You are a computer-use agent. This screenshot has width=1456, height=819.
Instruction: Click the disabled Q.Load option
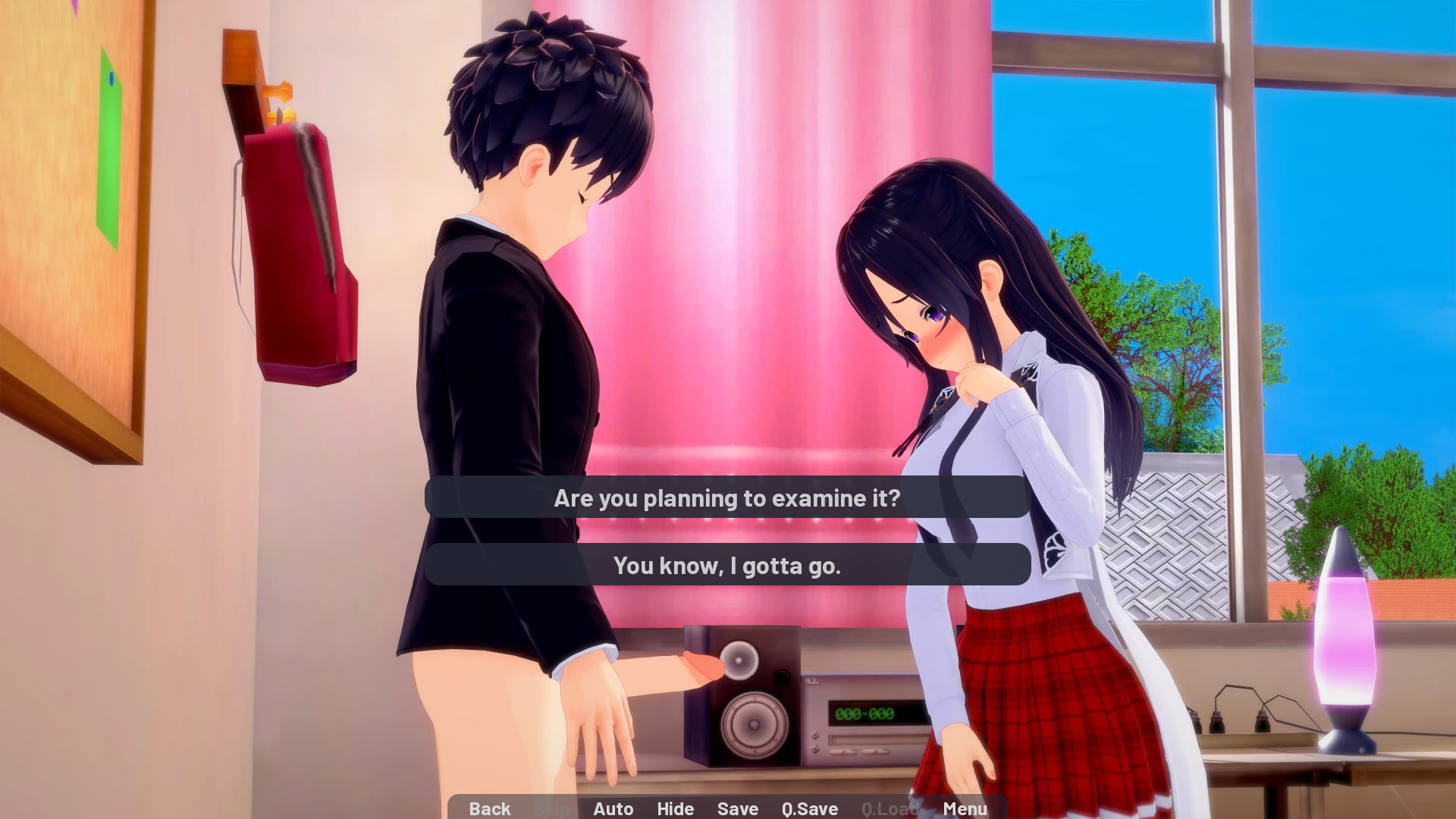[x=890, y=808]
